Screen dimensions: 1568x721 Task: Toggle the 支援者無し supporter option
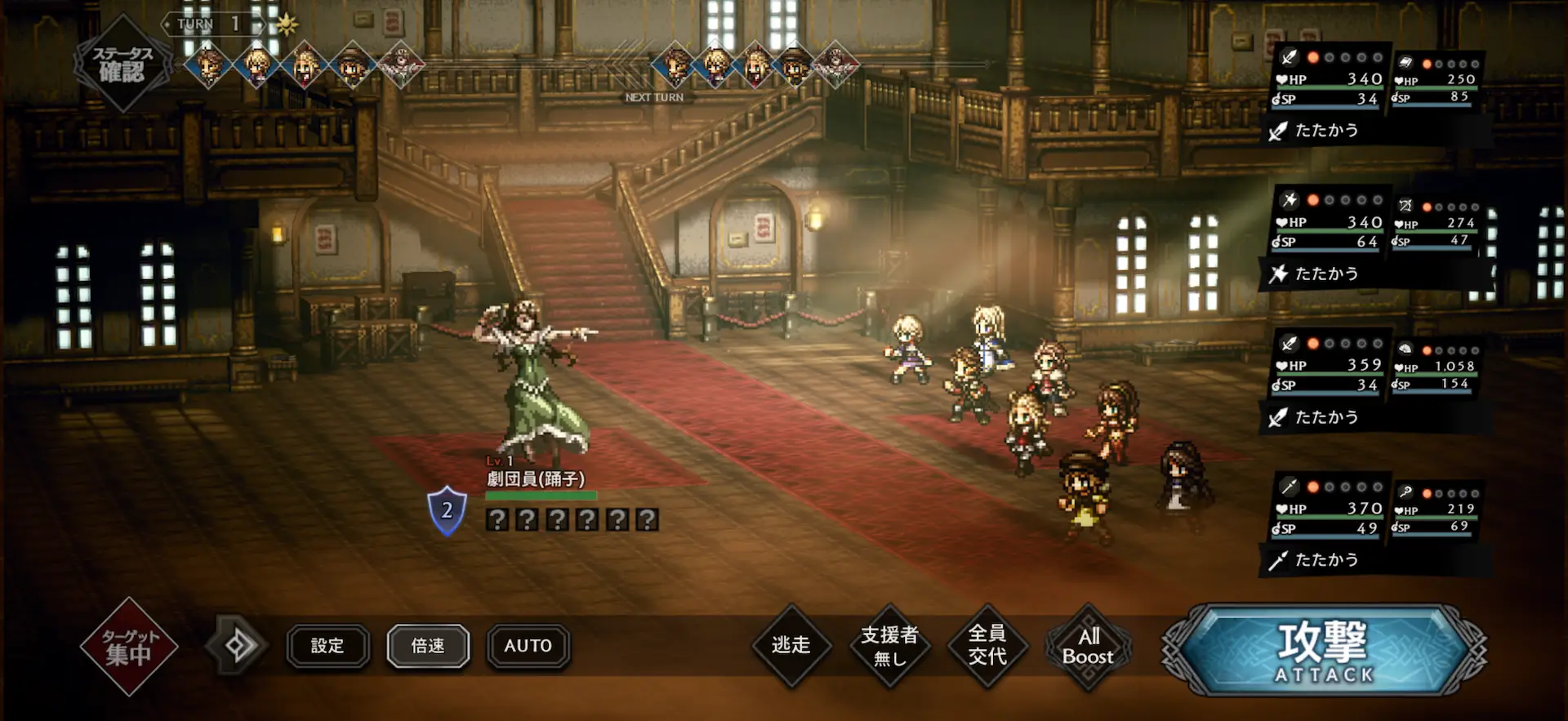[x=889, y=646]
